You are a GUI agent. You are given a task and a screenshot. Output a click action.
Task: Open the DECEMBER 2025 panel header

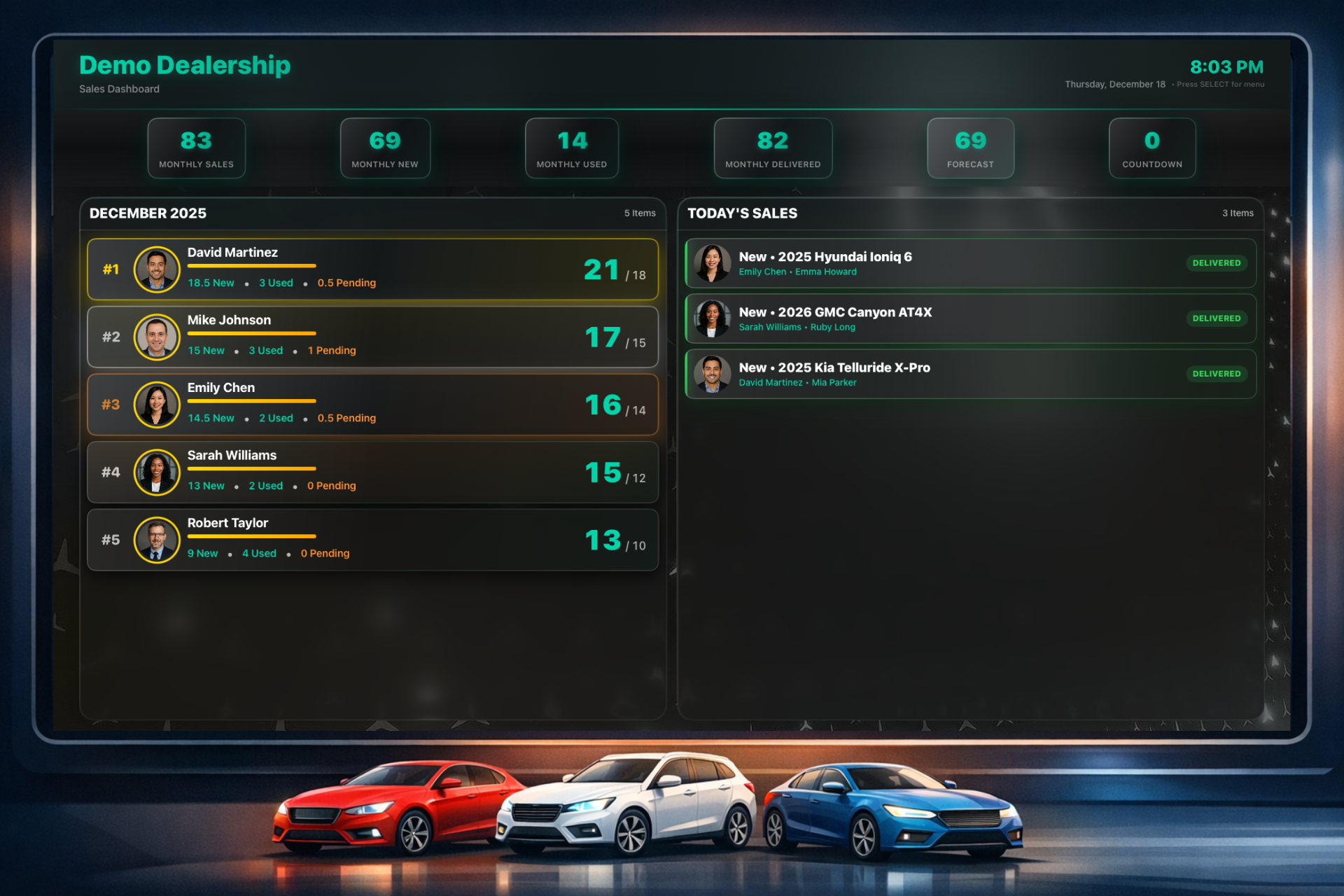[x=148, y=213]
